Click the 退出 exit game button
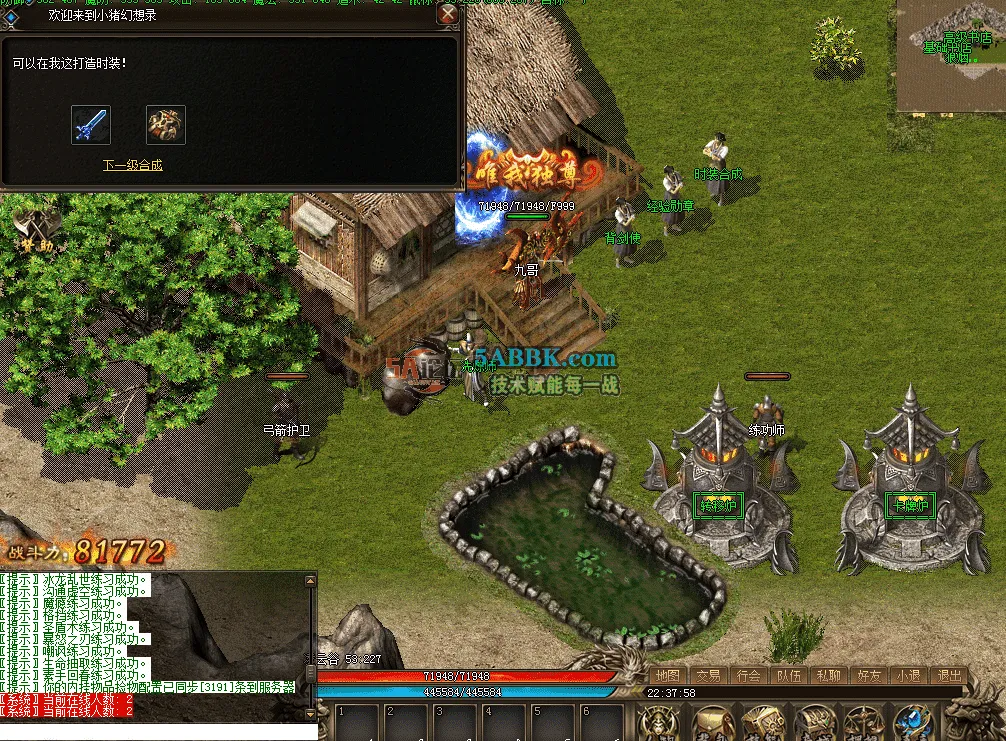The height and width of the screenshot is (741, 1006). (948, 675)
